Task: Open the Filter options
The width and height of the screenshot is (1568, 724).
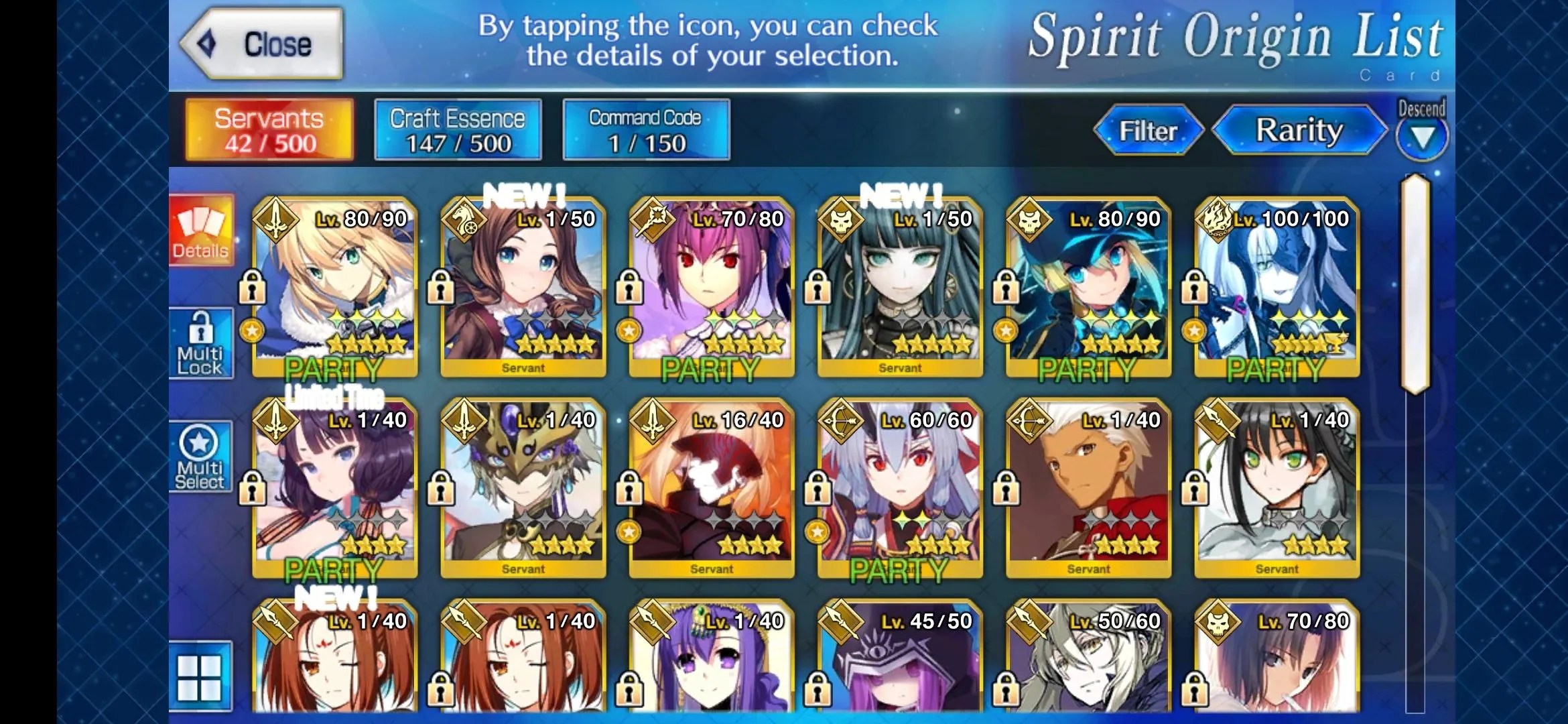Action: click(x=1148, y=130)
